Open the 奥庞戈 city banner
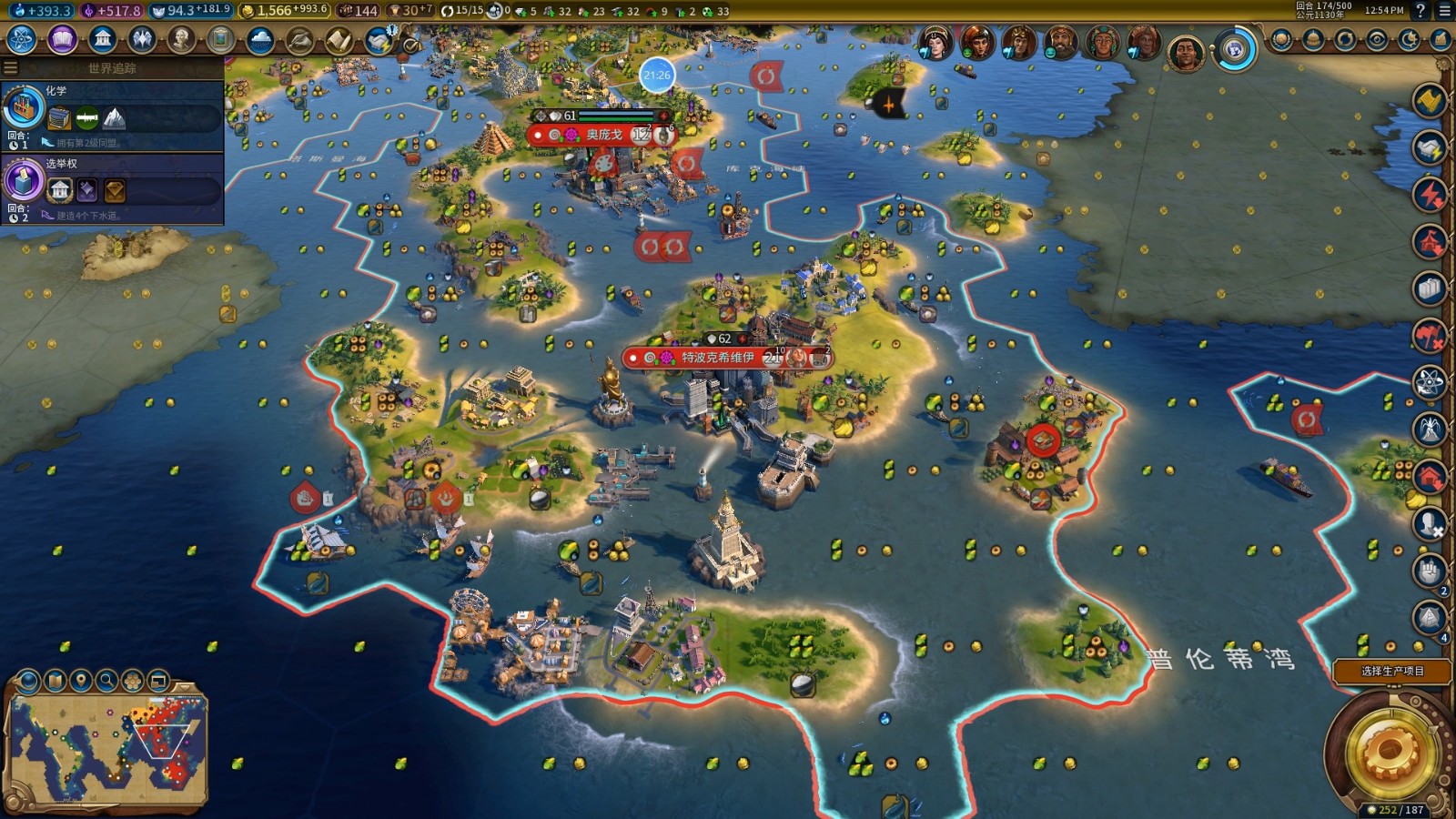Screen dimensions: 1456x819 (603, 135)
